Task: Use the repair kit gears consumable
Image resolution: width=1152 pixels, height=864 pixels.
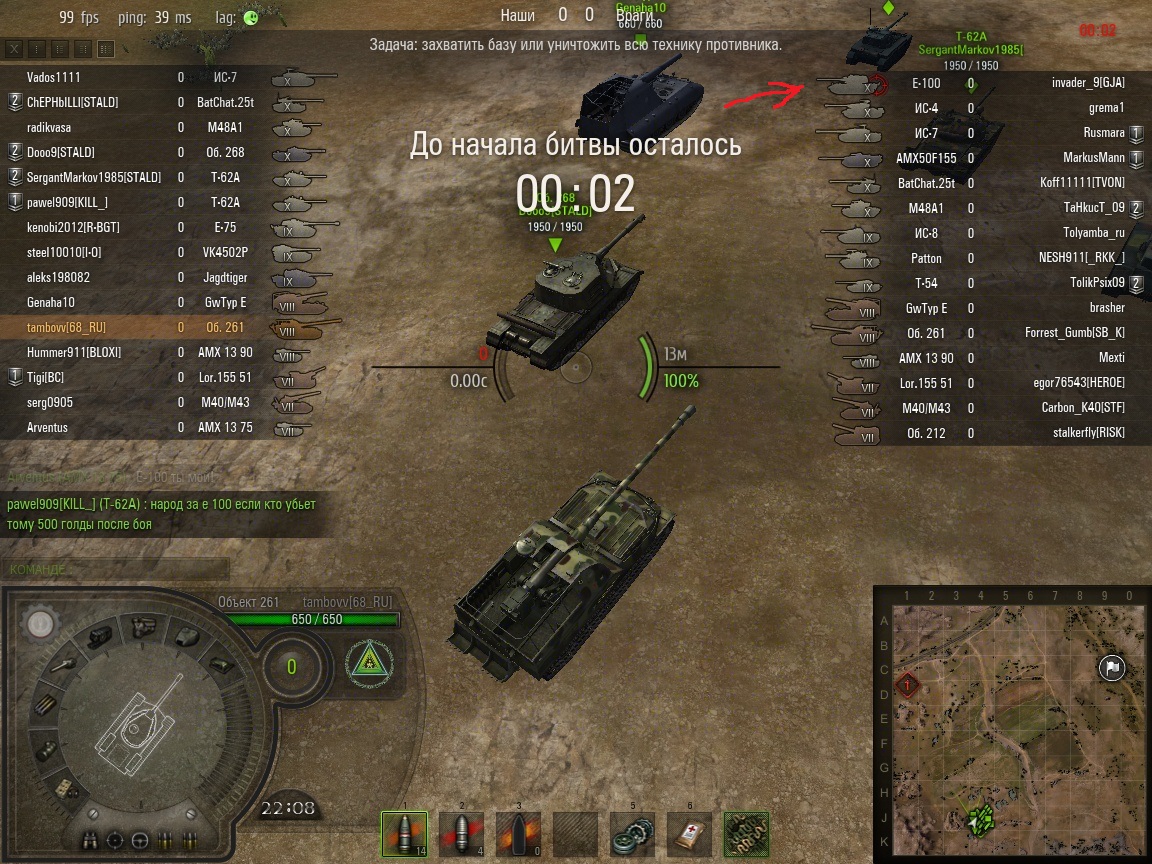Action: pyautogui.click(x=632, y=832)
